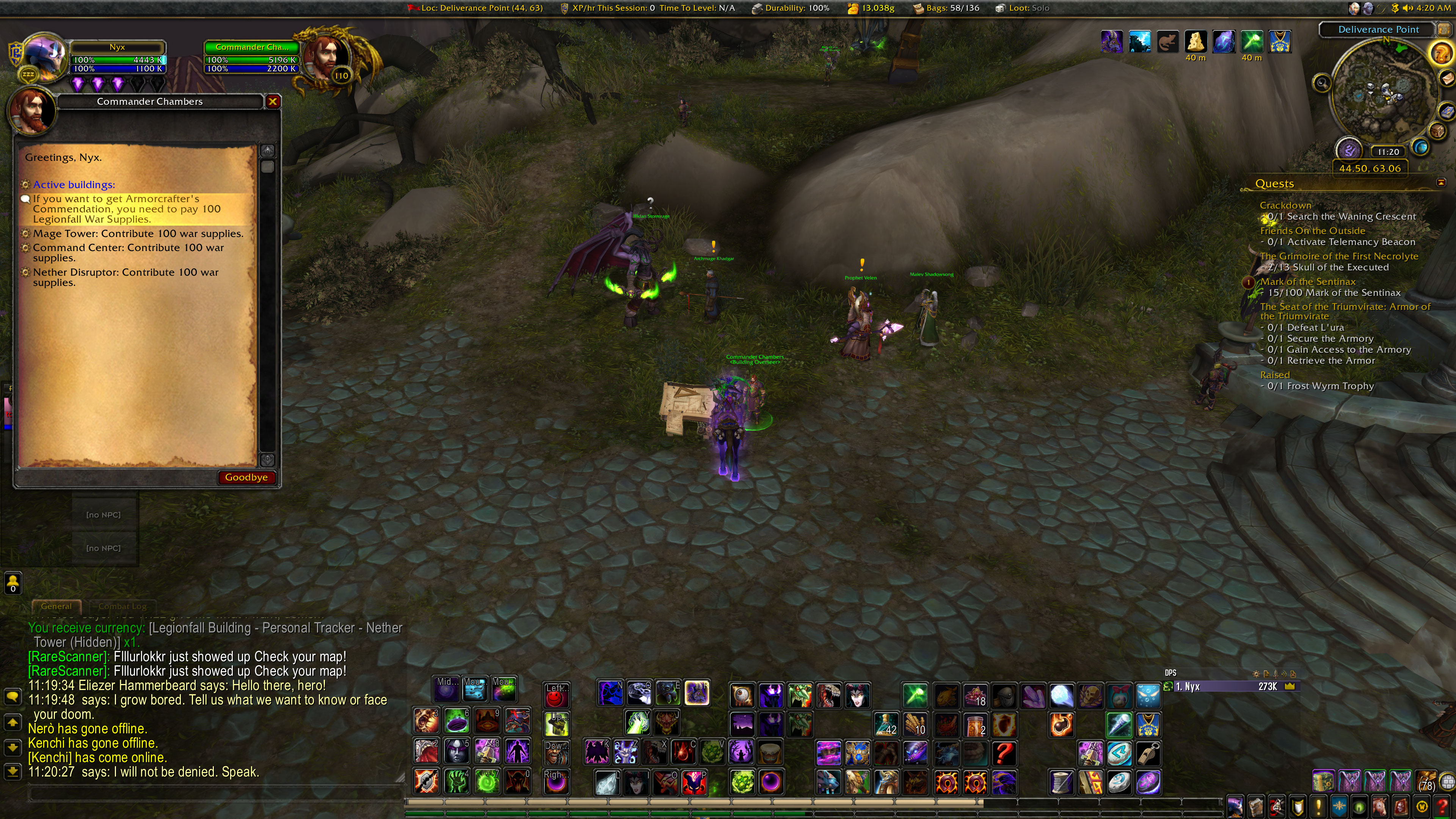Switch to the Combat Log tab
The image size is (1456, 819).
(122, 606)
